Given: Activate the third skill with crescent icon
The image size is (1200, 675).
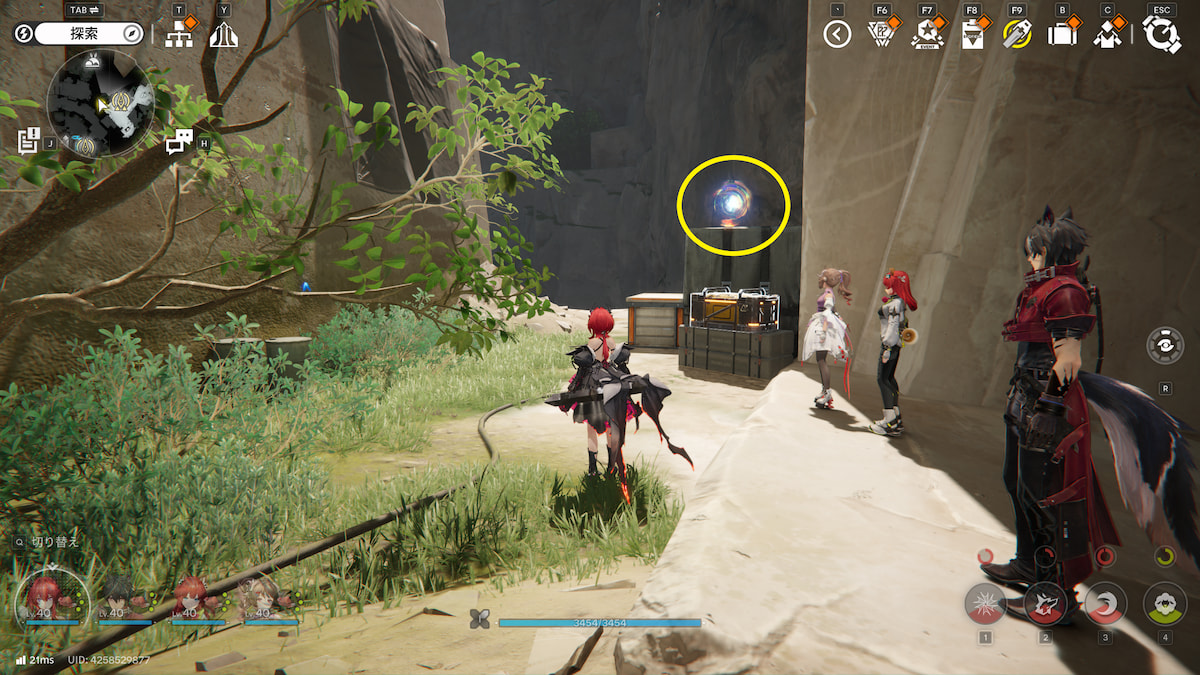Looking at the screenshot, I should tap(1106, 603).
